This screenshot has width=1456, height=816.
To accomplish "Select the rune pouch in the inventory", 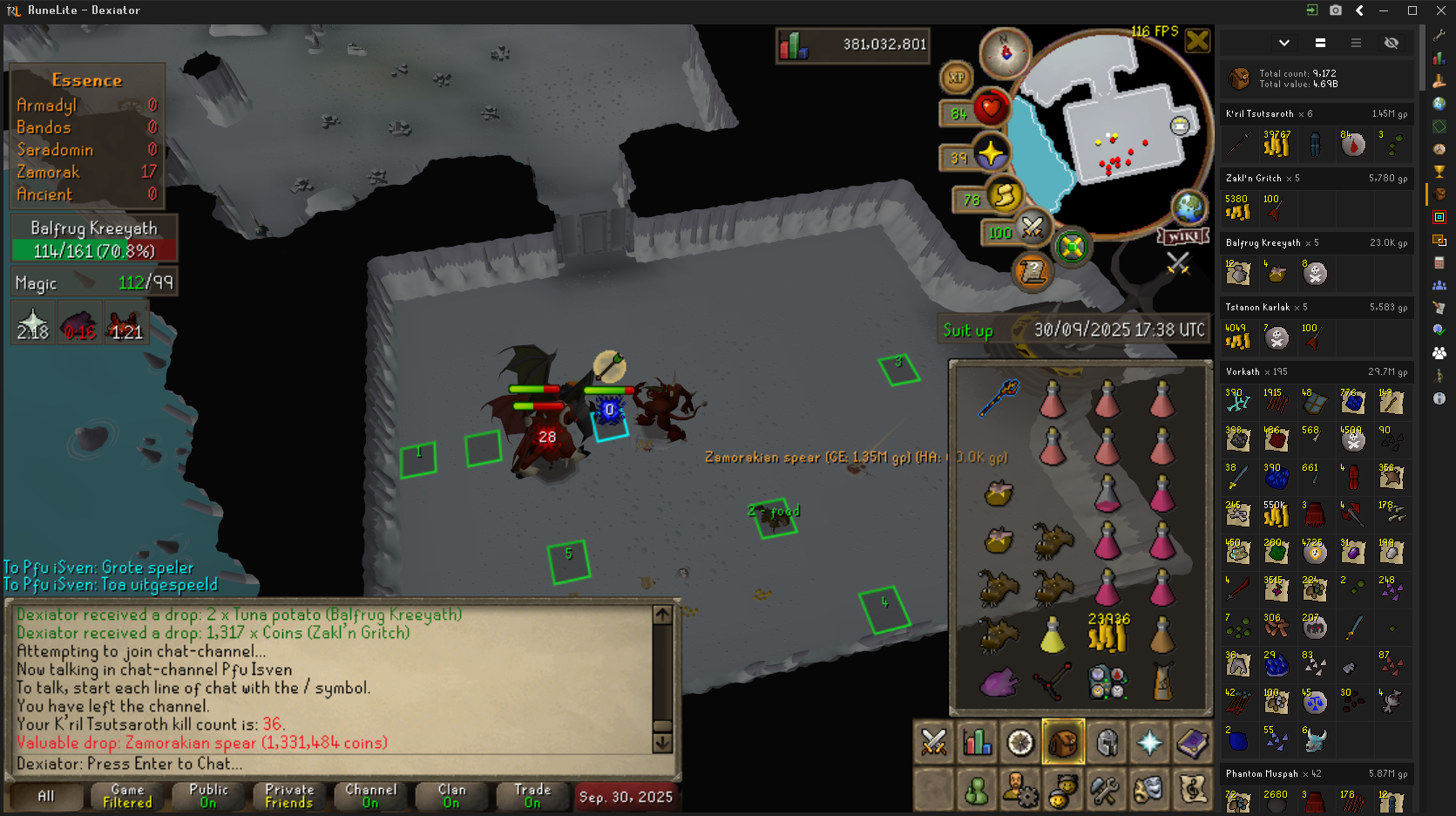I will coord(1107,681).
